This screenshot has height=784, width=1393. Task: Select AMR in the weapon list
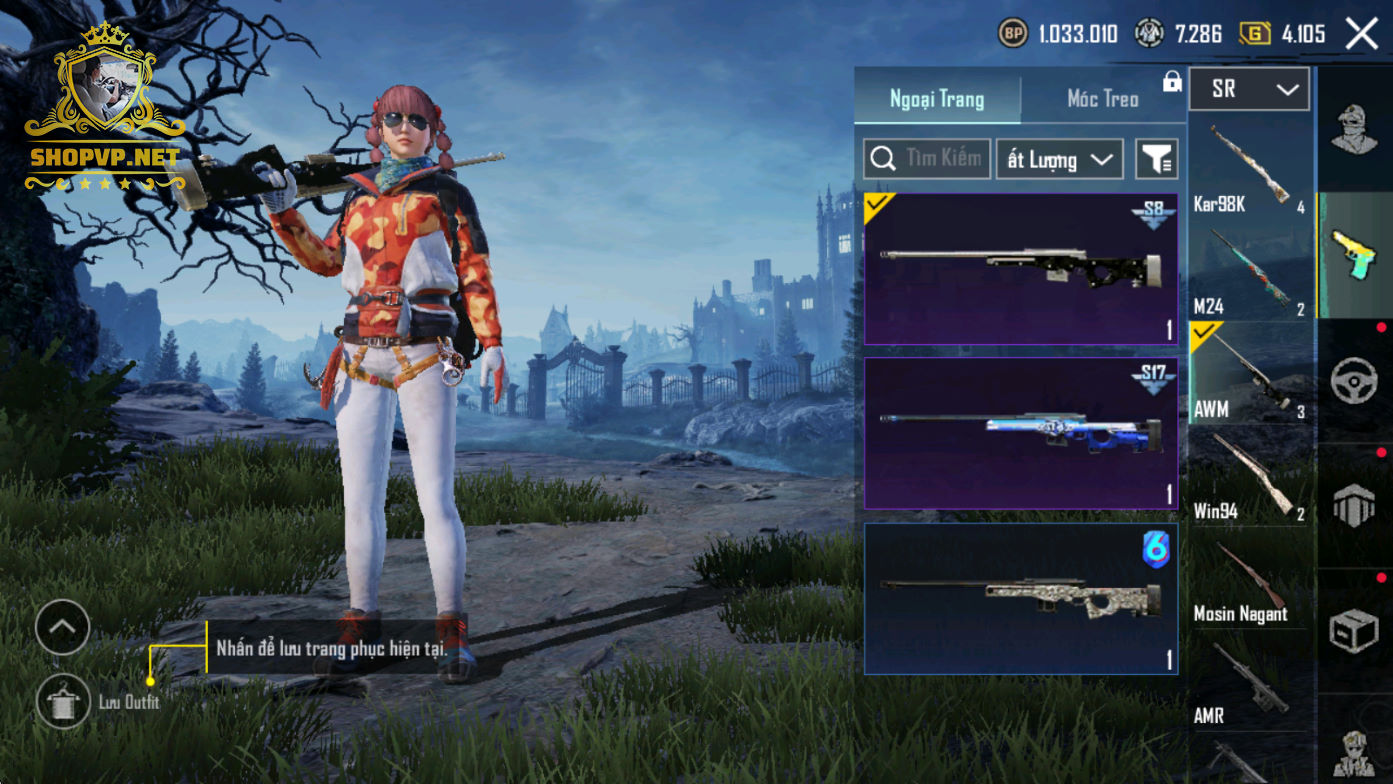pyautogui.click(x=1249, y=682)
